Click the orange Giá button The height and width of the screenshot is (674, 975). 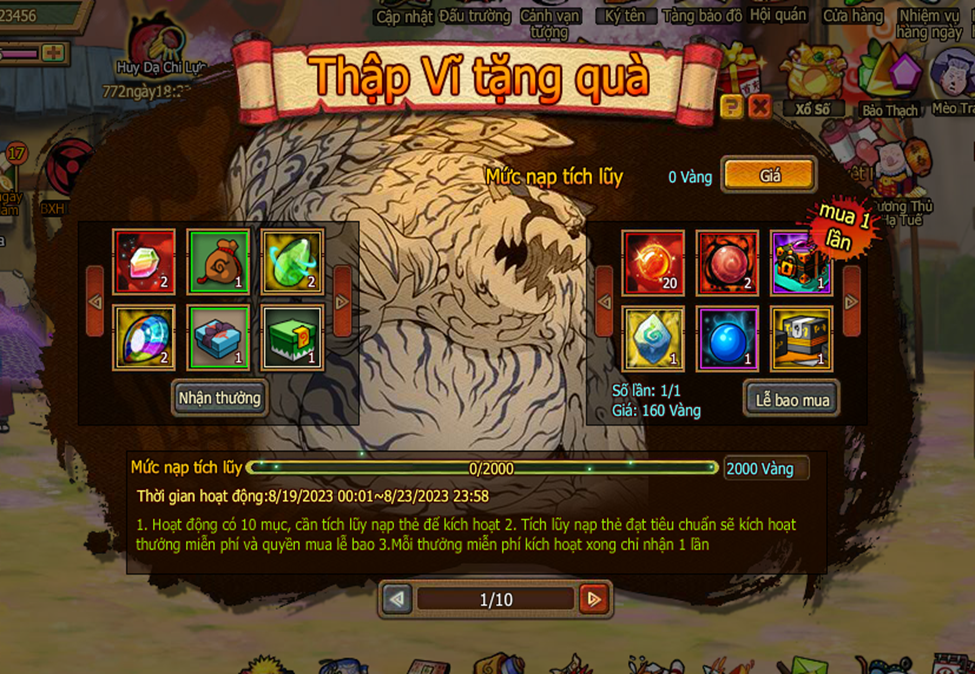tap(769, 175)
